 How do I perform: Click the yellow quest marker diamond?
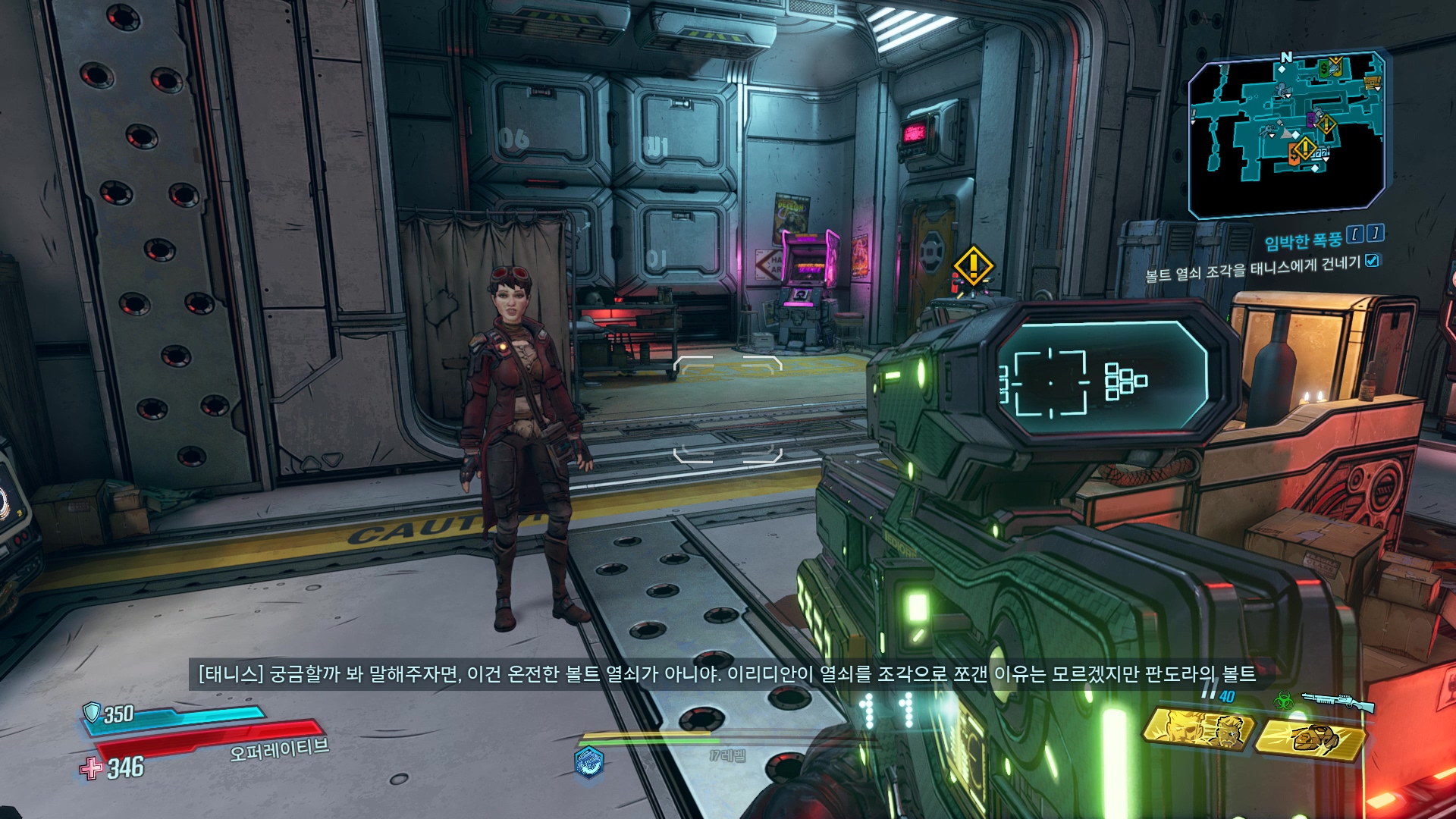tap(973, 265)
